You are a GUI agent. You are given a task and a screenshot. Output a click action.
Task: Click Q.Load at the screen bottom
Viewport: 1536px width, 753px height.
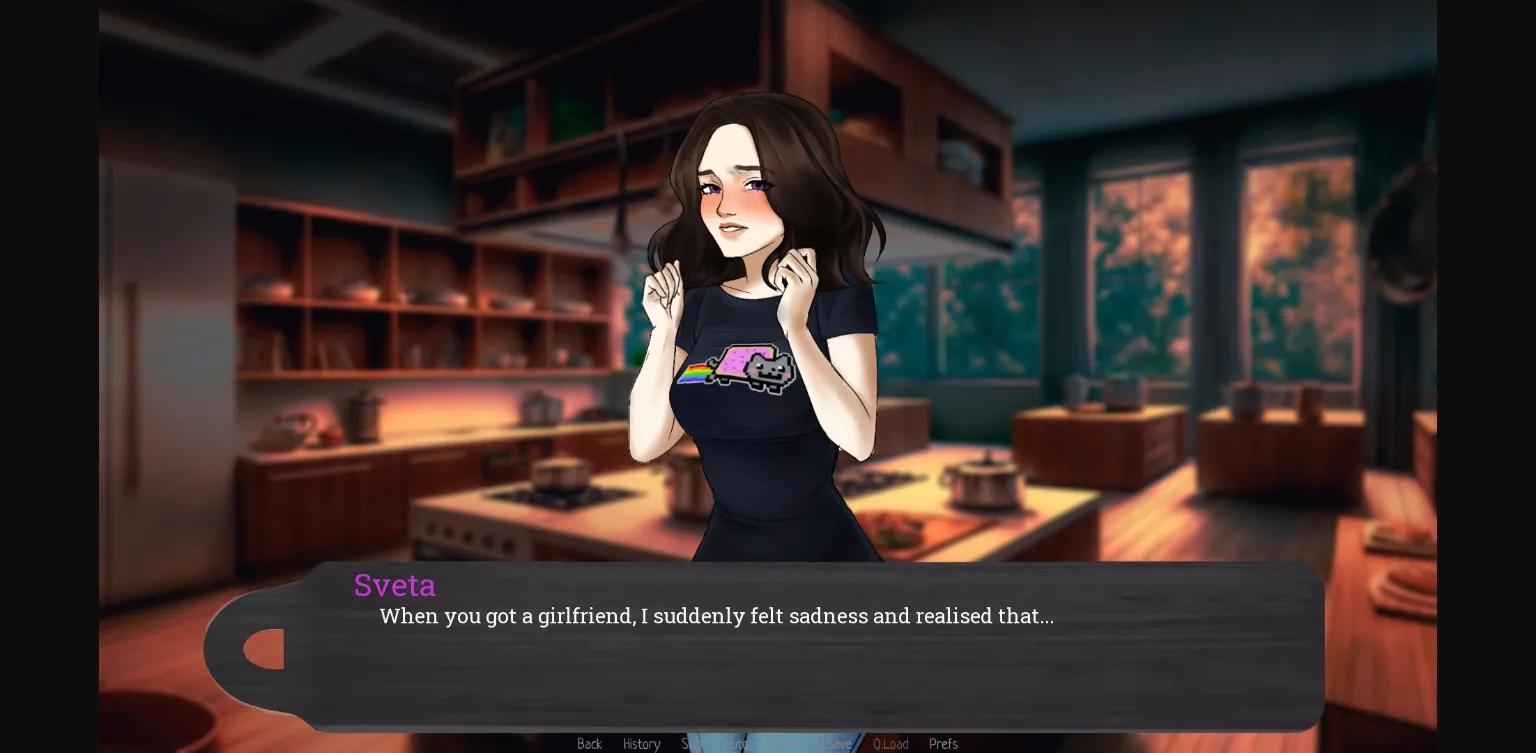point(891,744)
